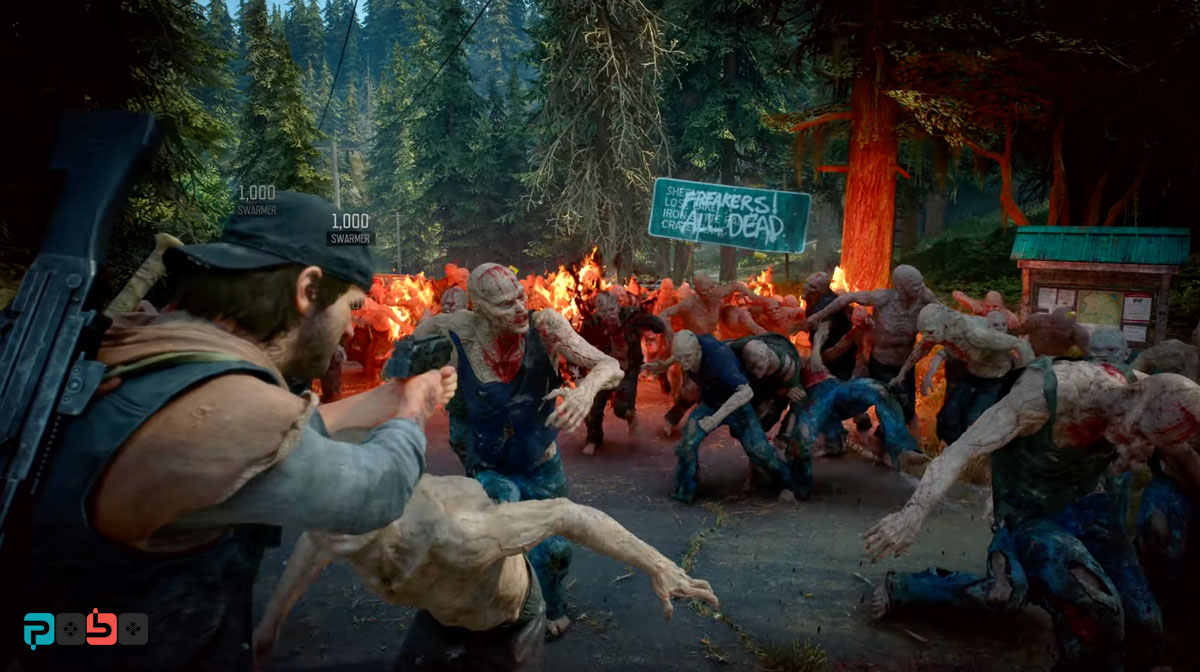Click the PB gamepad watermark logo

click(85, 628)
